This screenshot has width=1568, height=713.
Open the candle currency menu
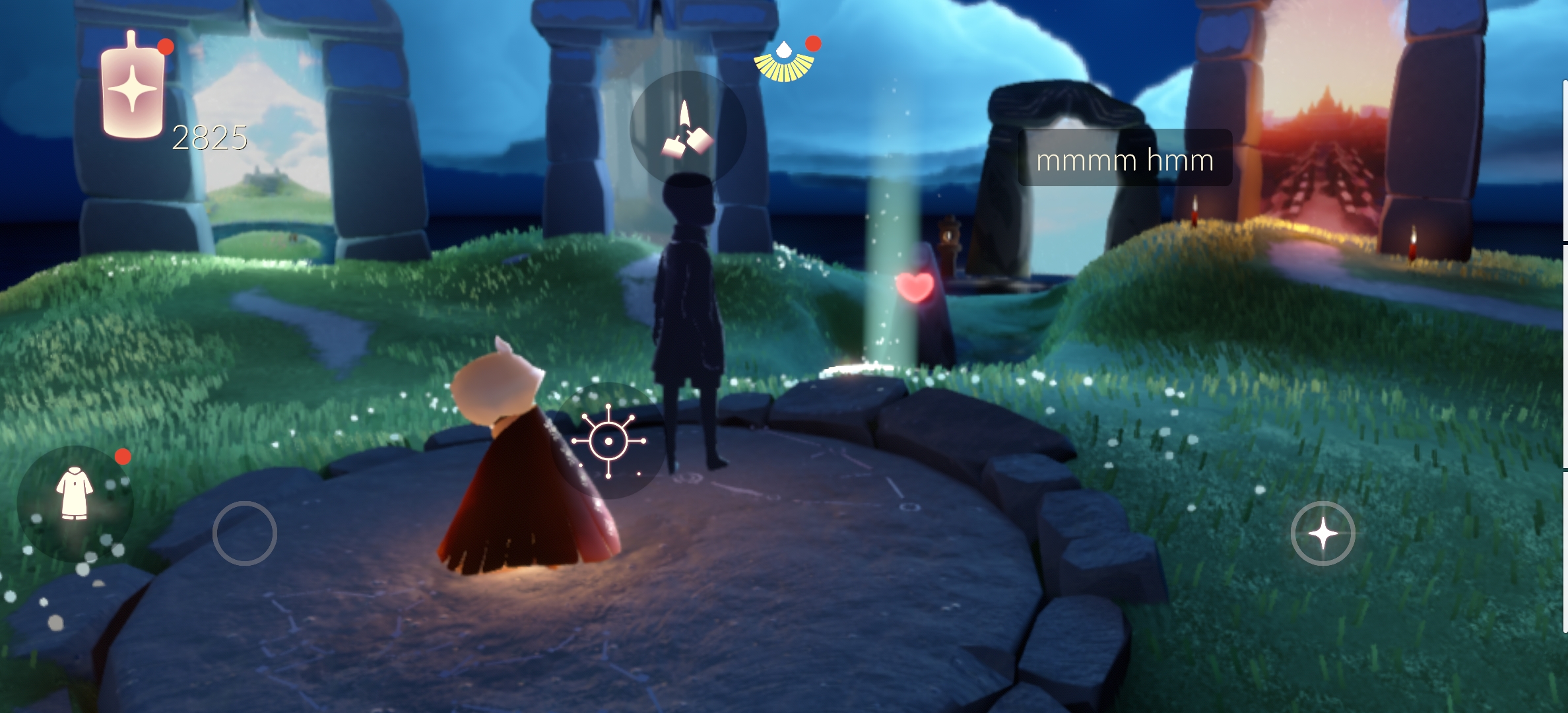click(133, 87)
